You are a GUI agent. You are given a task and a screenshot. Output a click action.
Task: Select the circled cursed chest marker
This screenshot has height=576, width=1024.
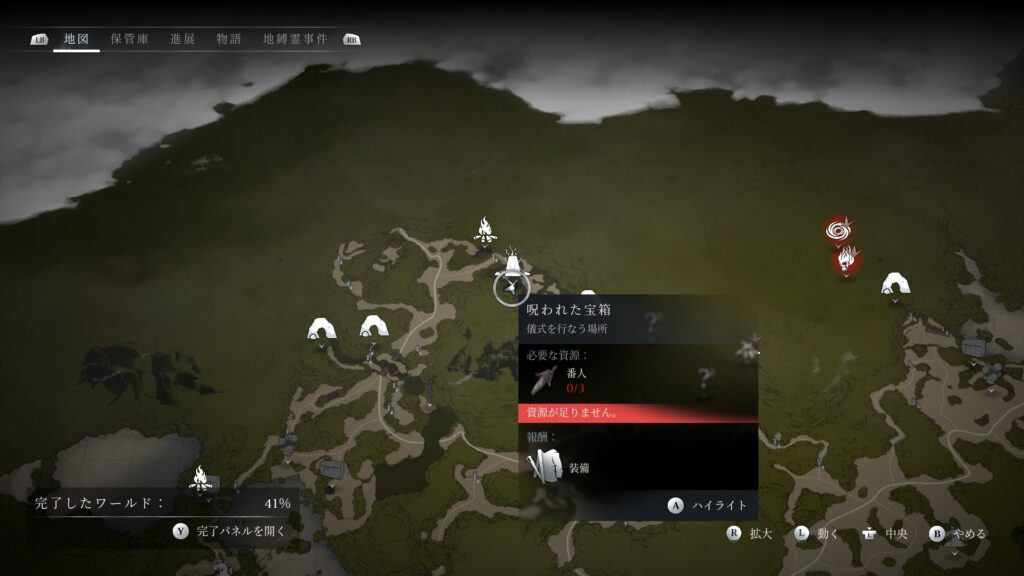pyautogui.click(x=511, y=288)
